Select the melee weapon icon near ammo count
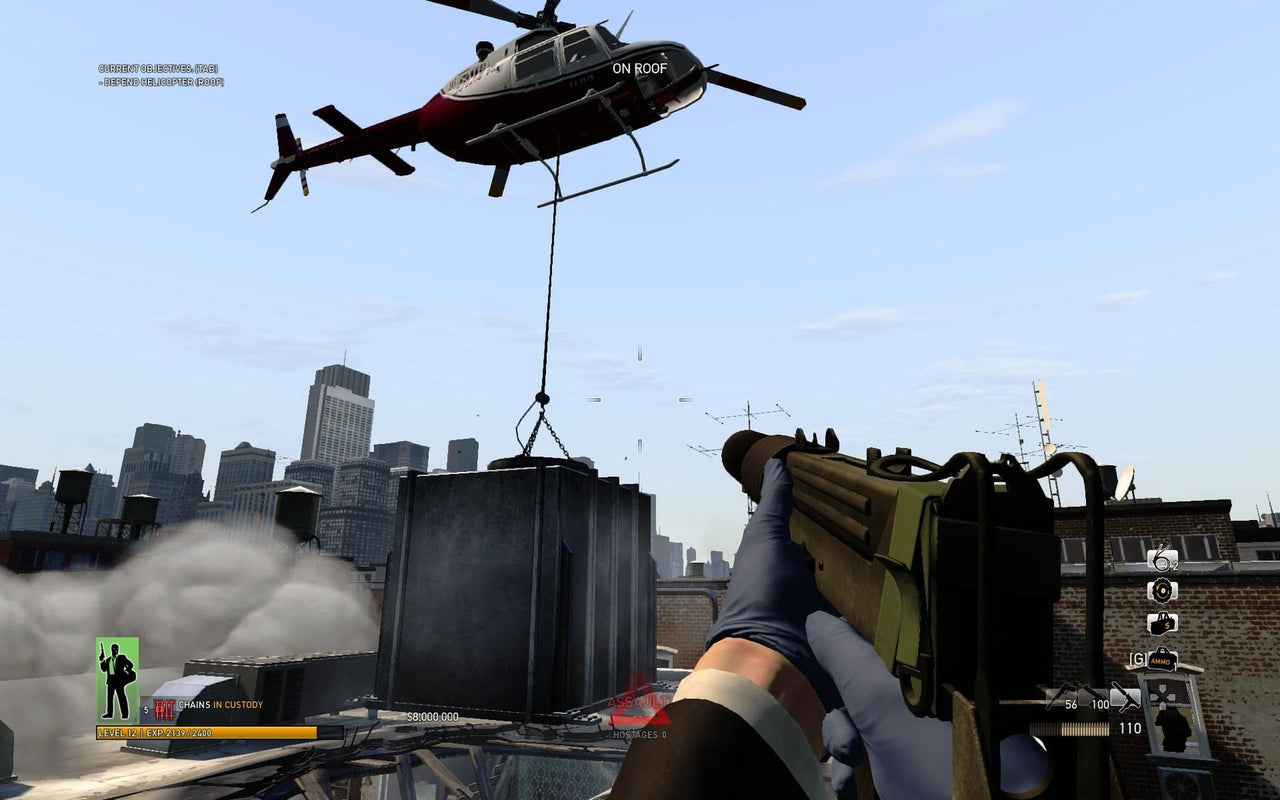The height and width of the screenshot is (800, 1280). tap(1126, 698)
